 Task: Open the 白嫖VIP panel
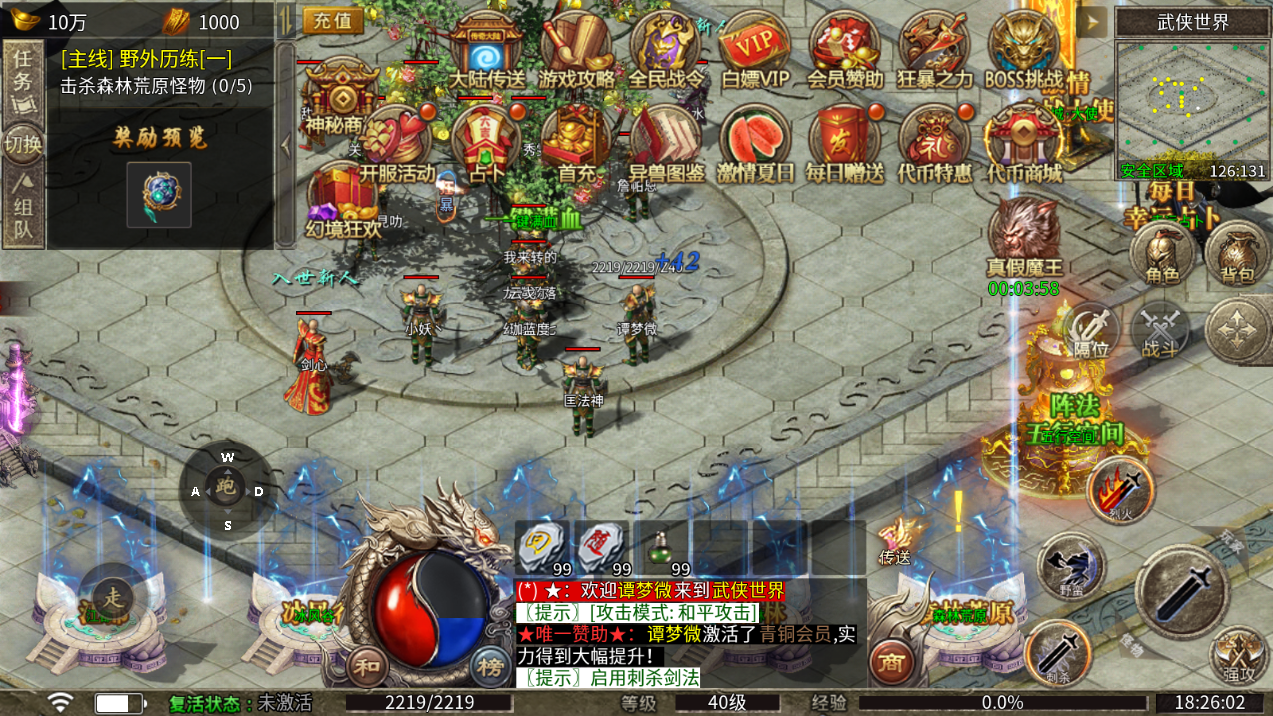[x=755, y=49]
